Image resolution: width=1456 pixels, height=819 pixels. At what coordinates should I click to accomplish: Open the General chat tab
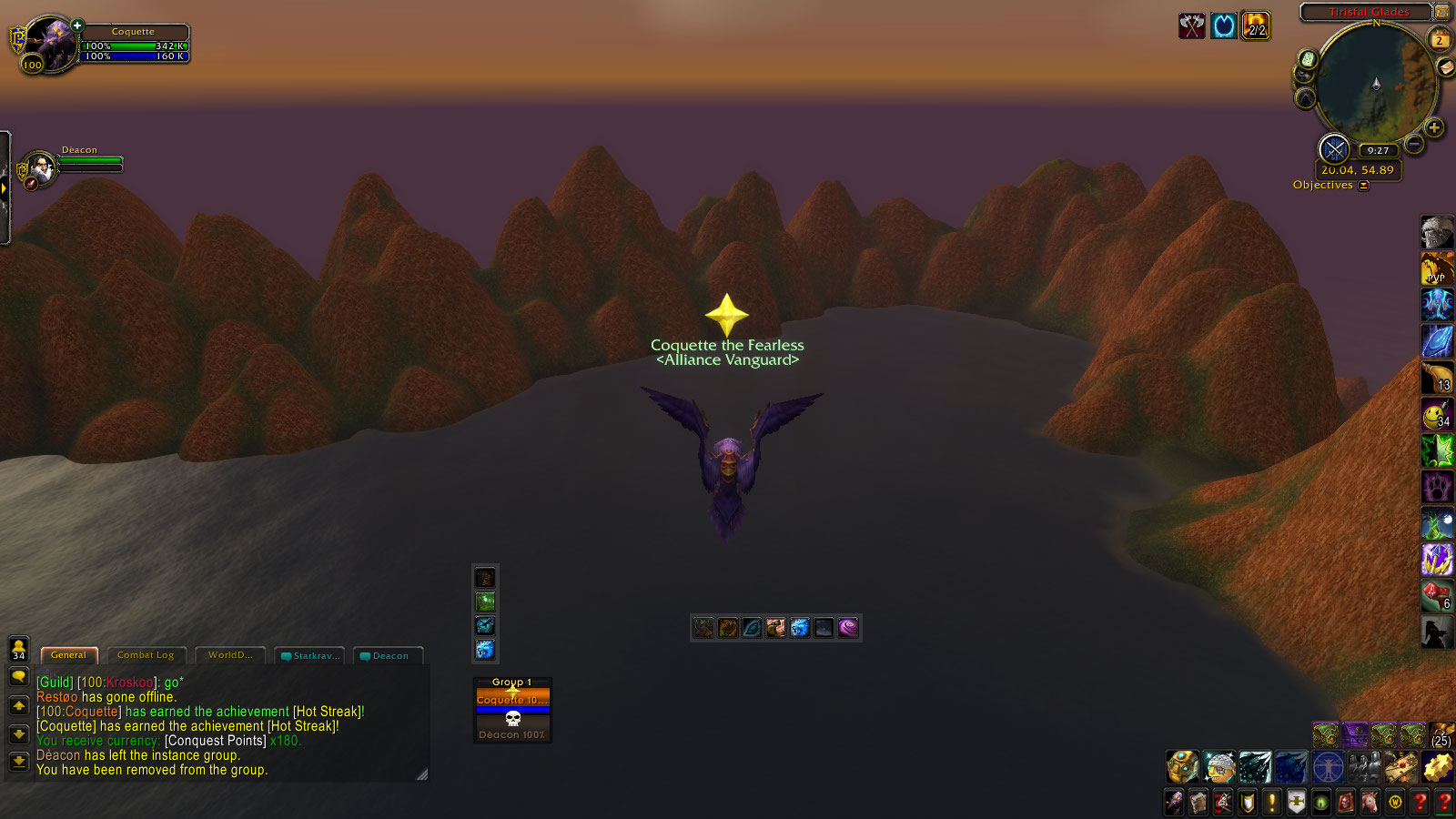(68, 655)
